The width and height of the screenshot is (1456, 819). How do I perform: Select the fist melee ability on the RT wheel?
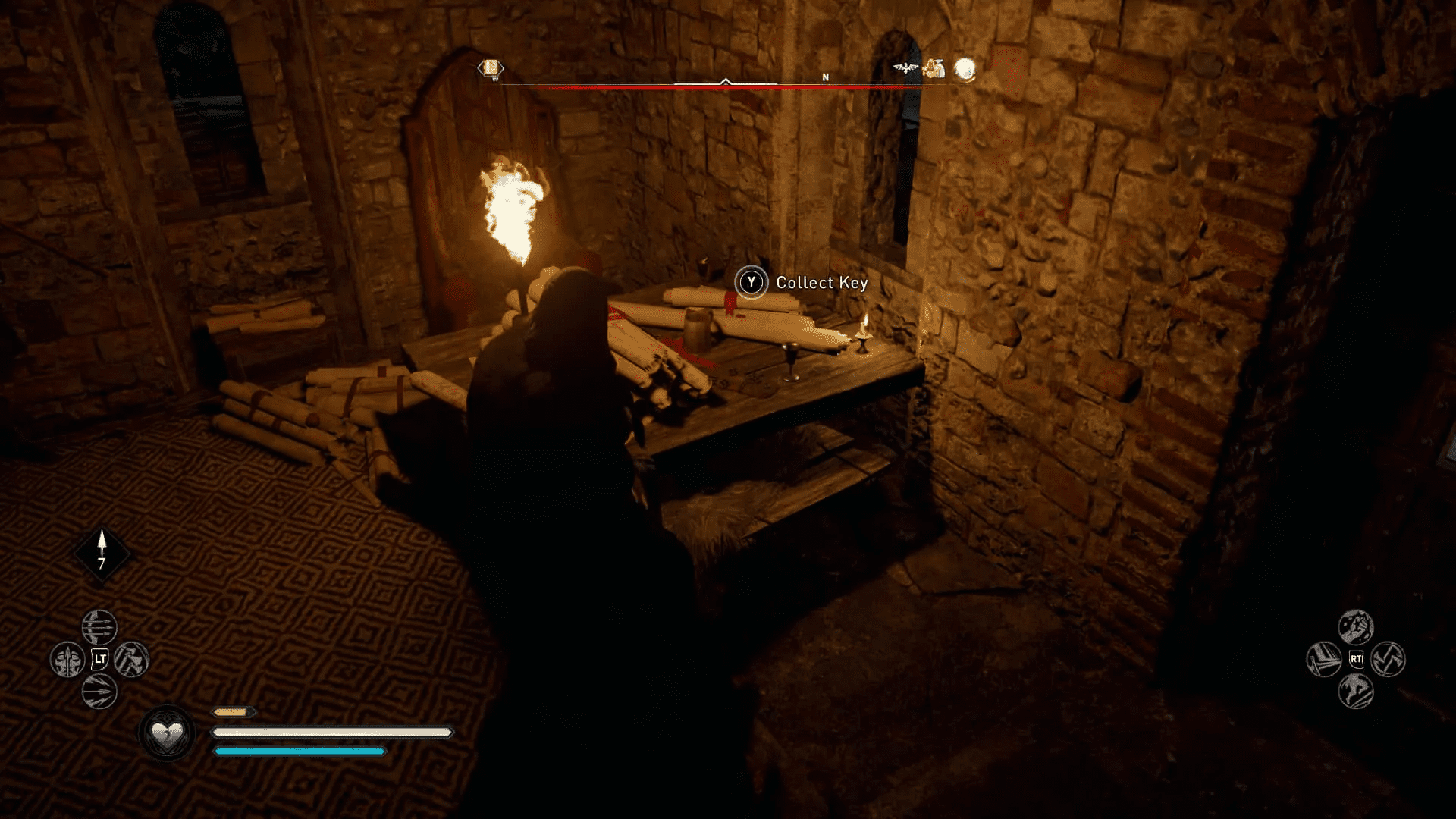coord(1356,626)
